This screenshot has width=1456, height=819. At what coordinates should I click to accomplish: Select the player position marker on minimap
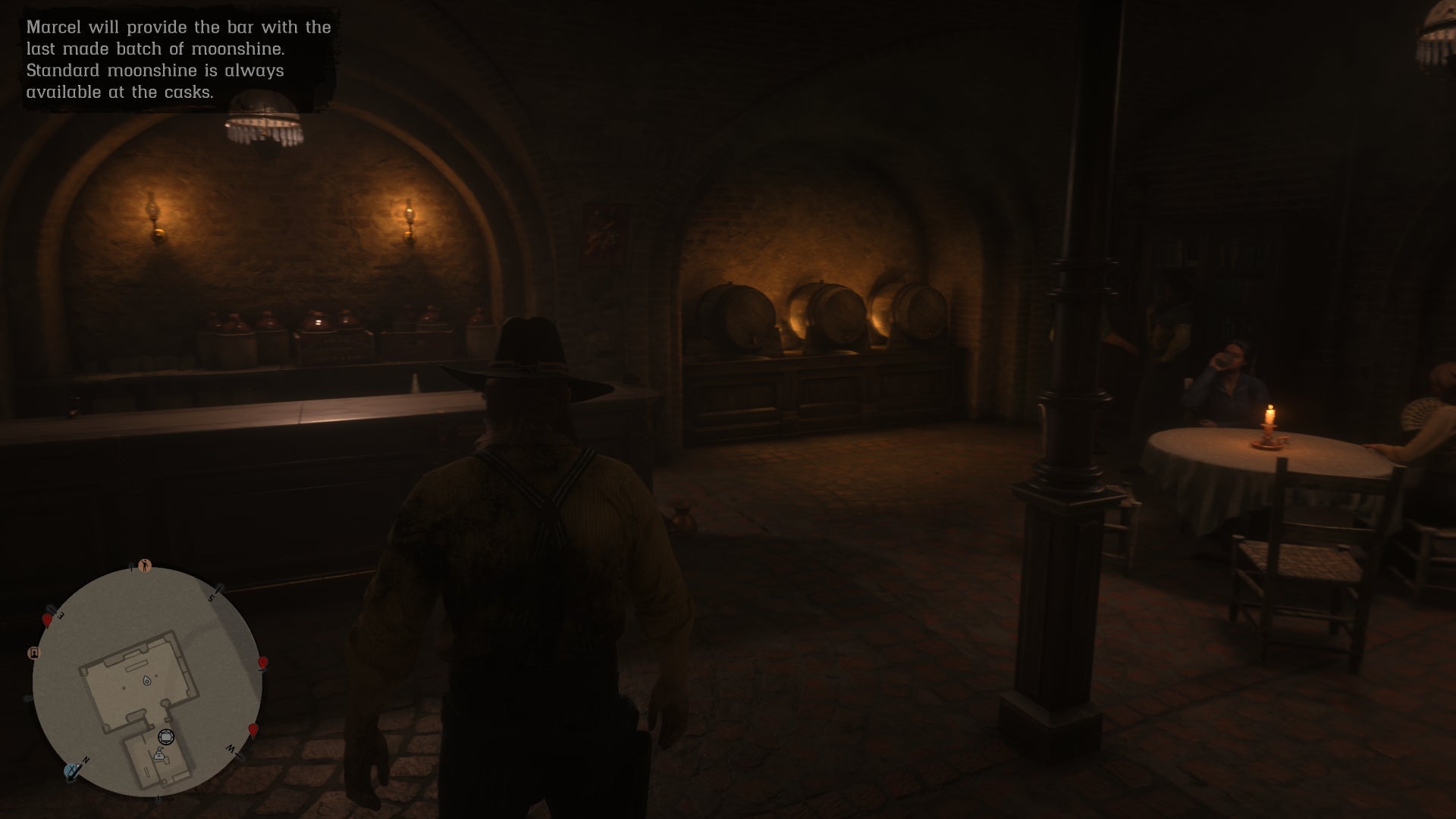tap(146, 681)
